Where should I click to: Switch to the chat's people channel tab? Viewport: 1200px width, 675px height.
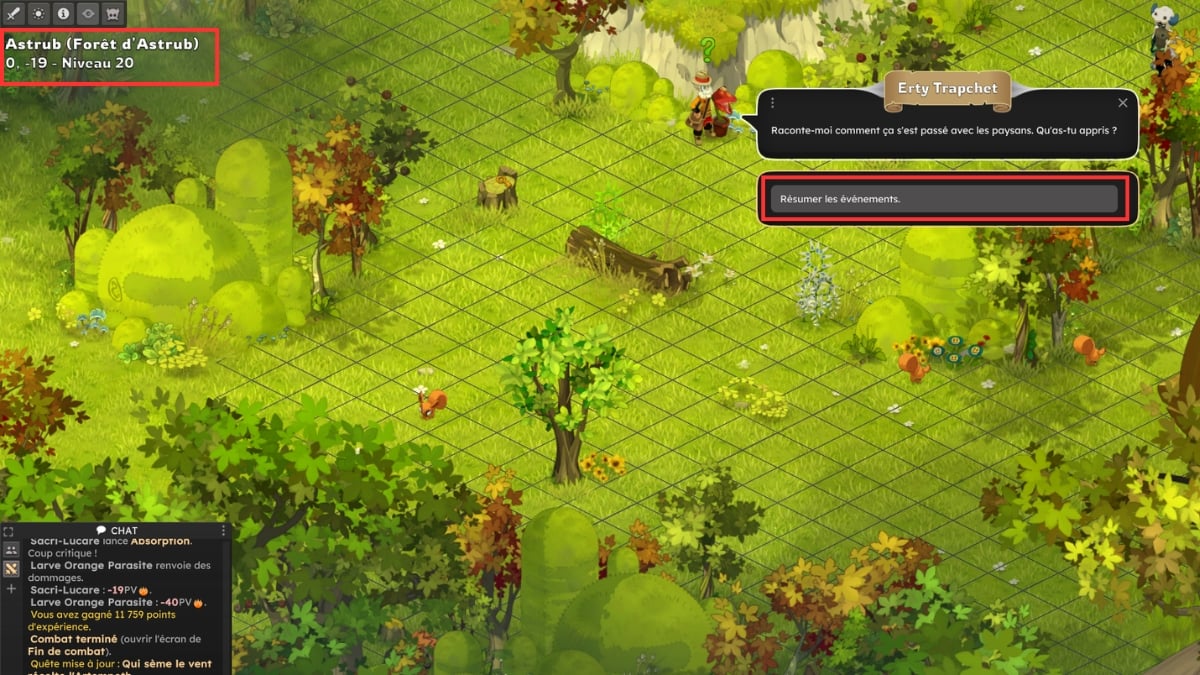(x=12, y=549)
